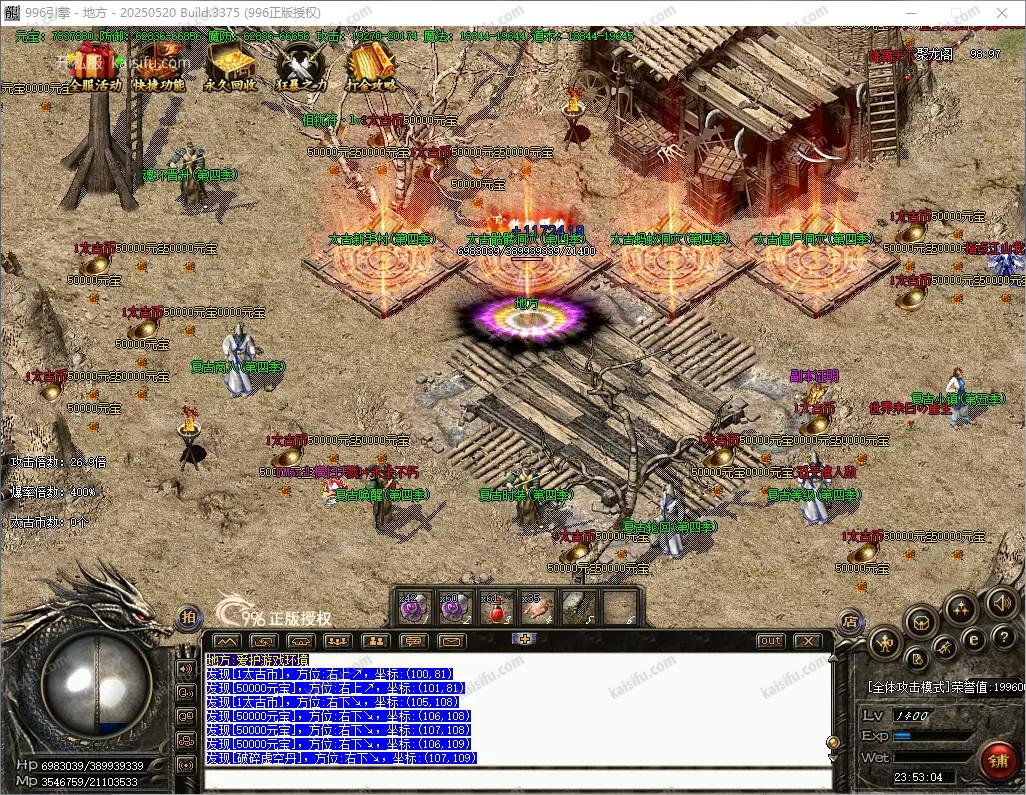Close the game window
The width and height of the screenshot is (1026, 795).
(1003, 12)
